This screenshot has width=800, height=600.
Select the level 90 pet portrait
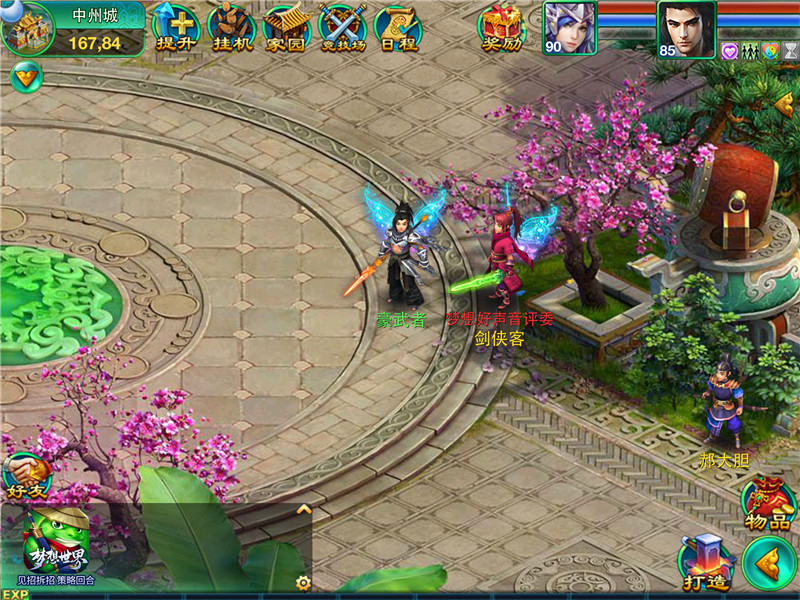pyautogui.click(x=568, y=28)
